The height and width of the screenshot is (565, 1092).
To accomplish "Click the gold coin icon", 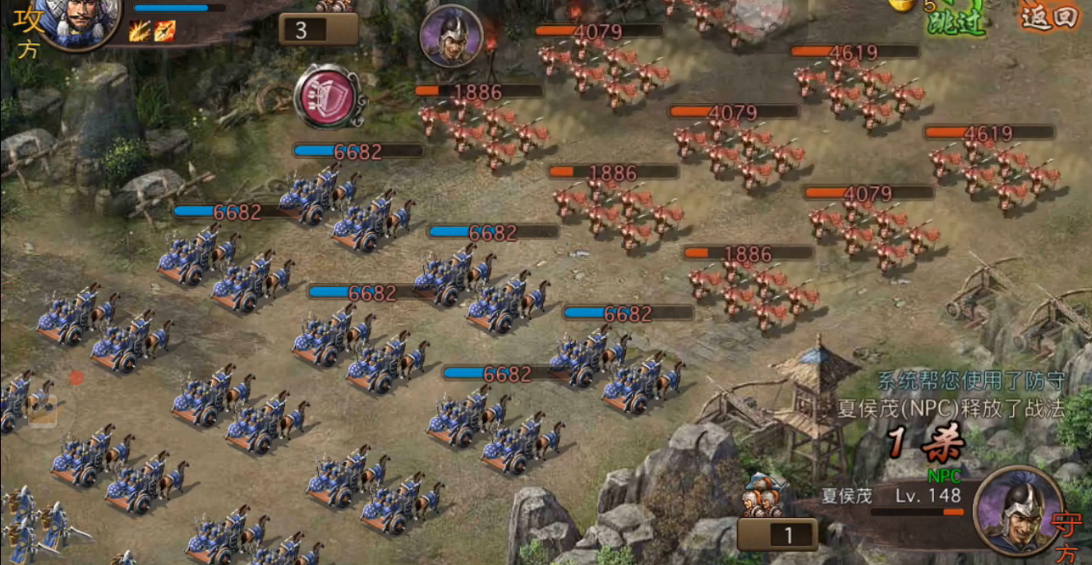I will coord(902,5).
